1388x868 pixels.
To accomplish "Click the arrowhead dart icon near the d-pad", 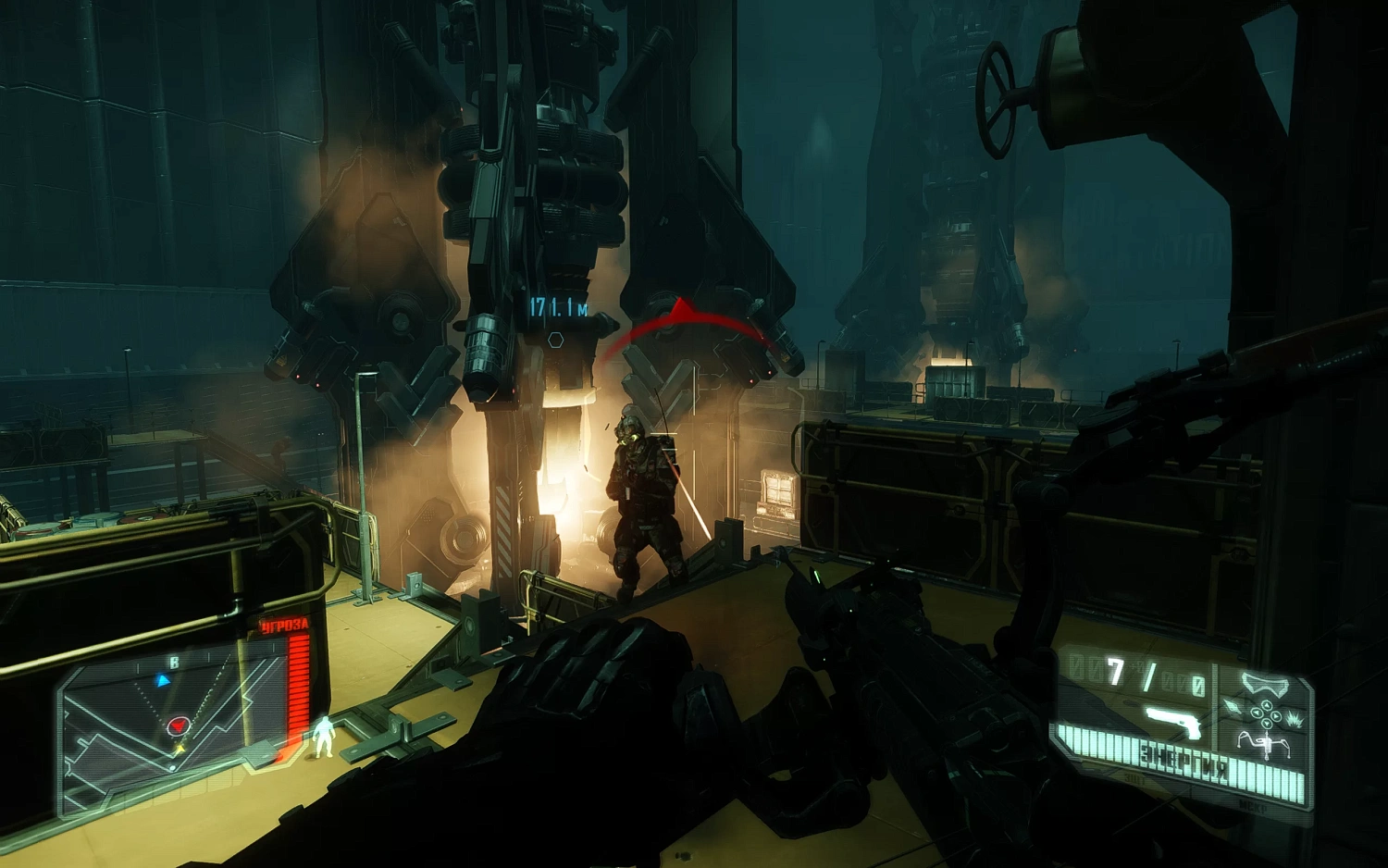I will pyautogui.click(x=1232, y=706).
